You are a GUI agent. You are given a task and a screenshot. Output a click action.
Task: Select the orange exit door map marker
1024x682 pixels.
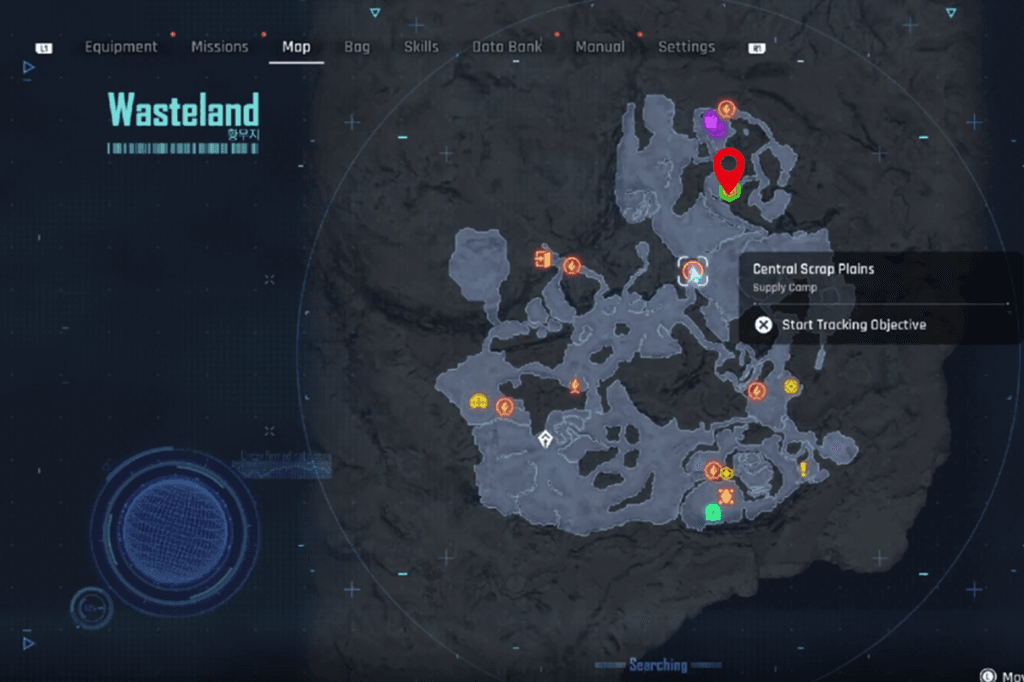[x=542, y=260]
